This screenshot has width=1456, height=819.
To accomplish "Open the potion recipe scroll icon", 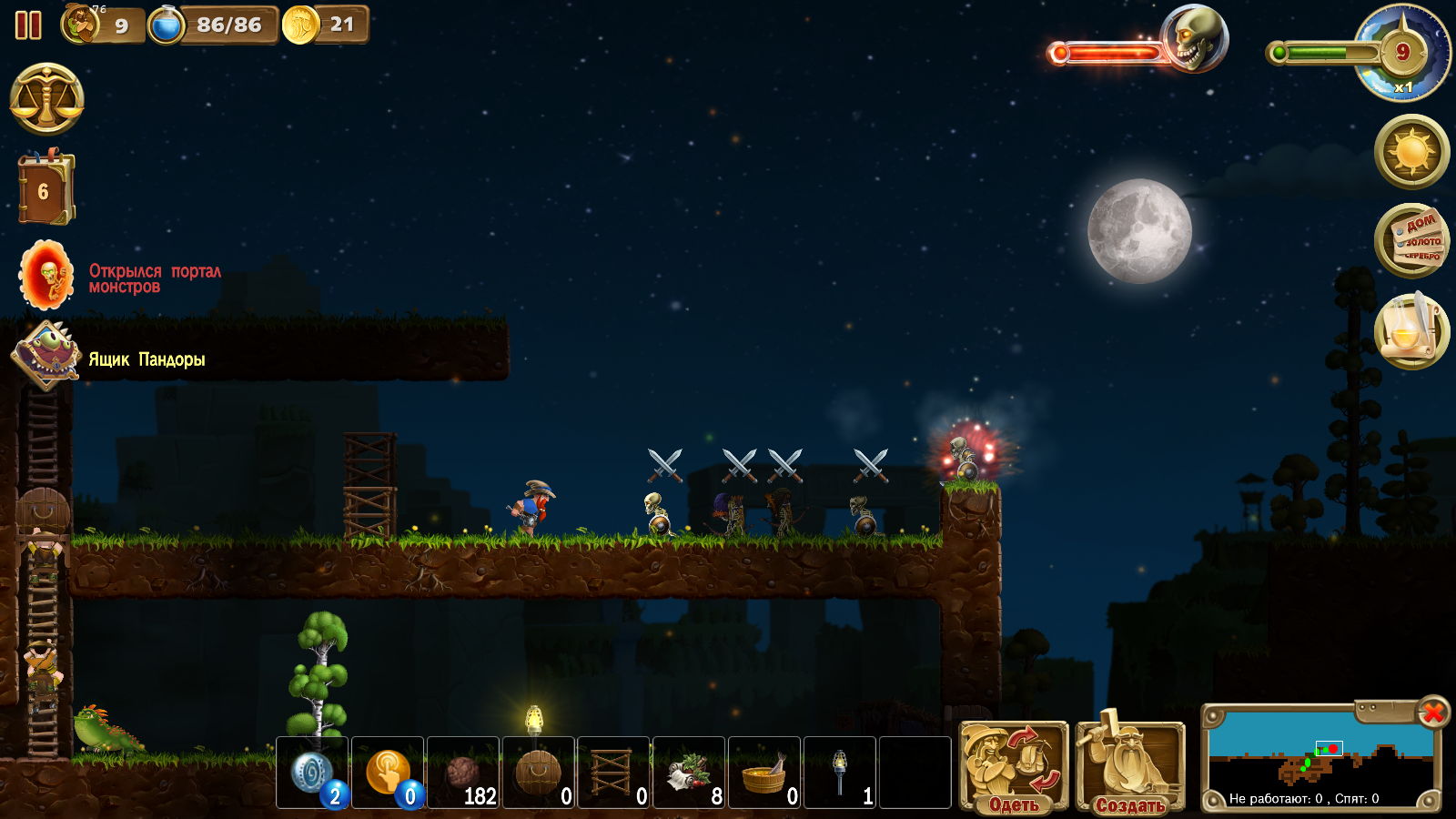I will point(1410,330).
